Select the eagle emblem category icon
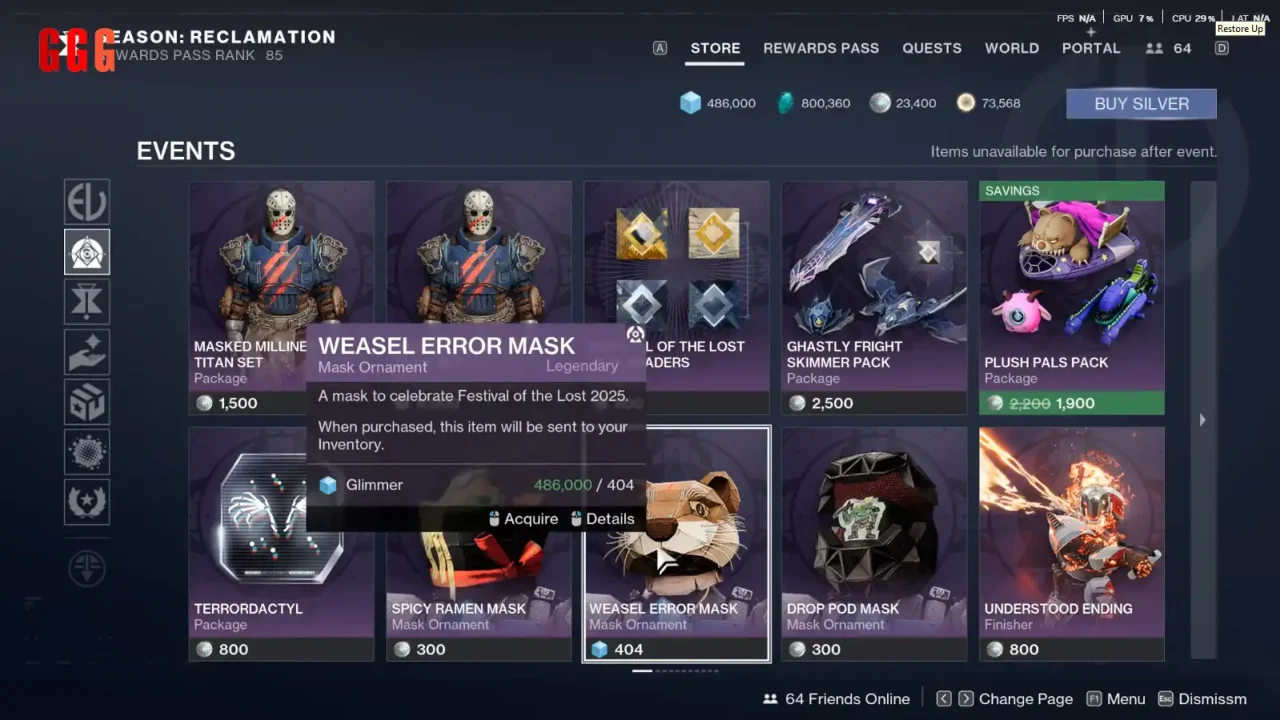The width and height of the screenshot is (1280, 720). [87, 501]
